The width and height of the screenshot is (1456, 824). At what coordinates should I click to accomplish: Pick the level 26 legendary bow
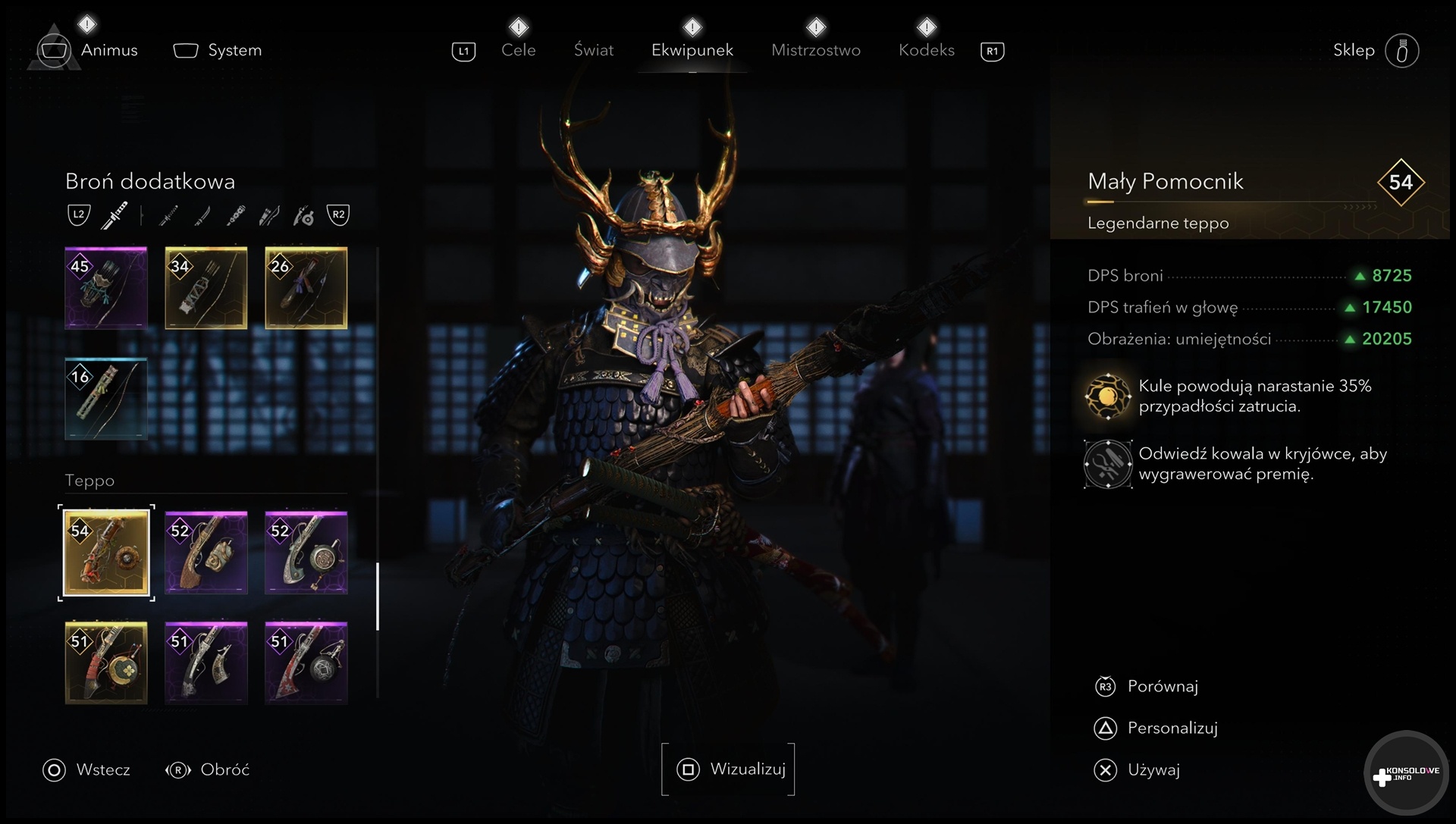[306, 288]
